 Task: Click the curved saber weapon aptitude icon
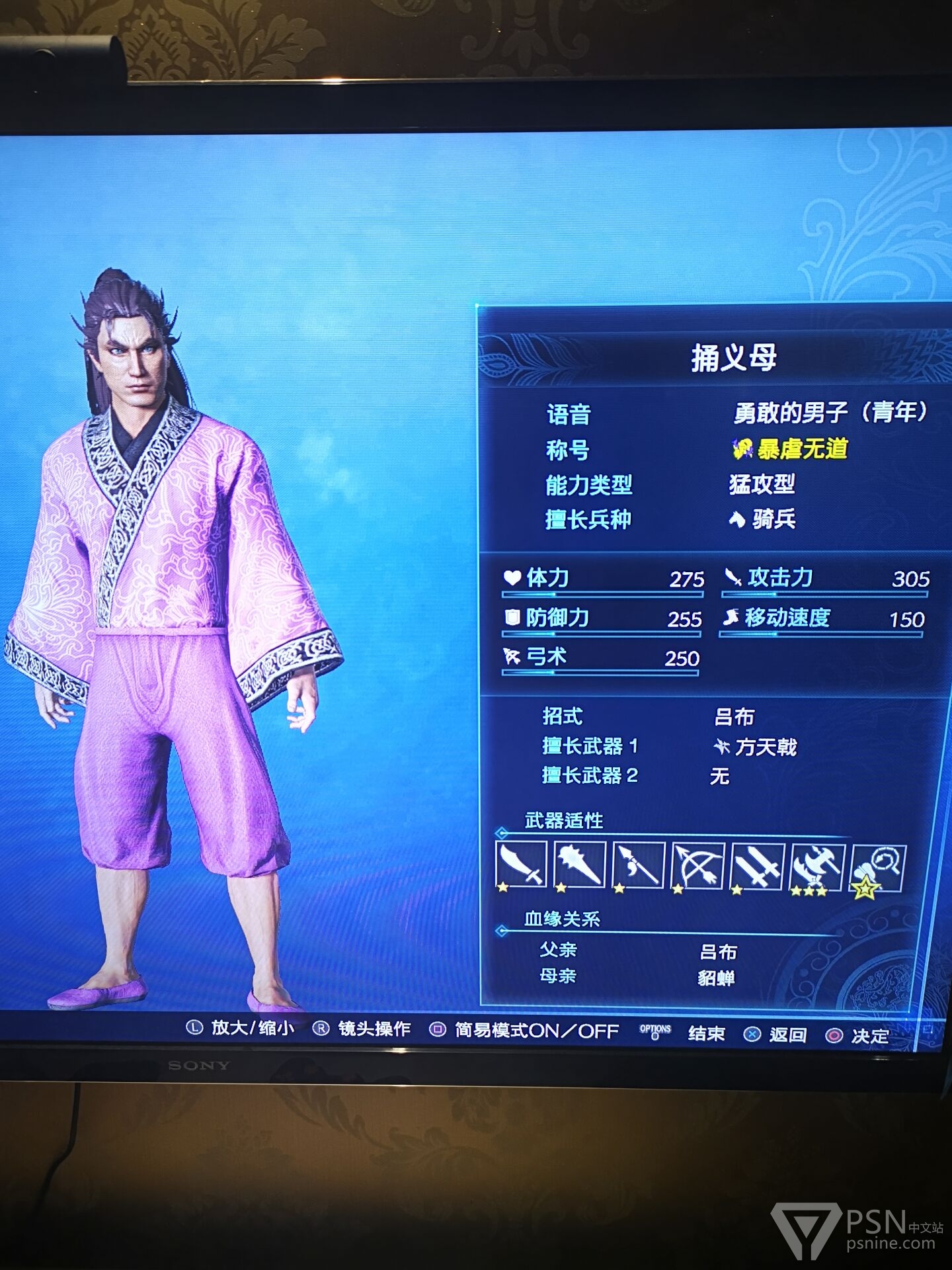[x=522, y=865]
